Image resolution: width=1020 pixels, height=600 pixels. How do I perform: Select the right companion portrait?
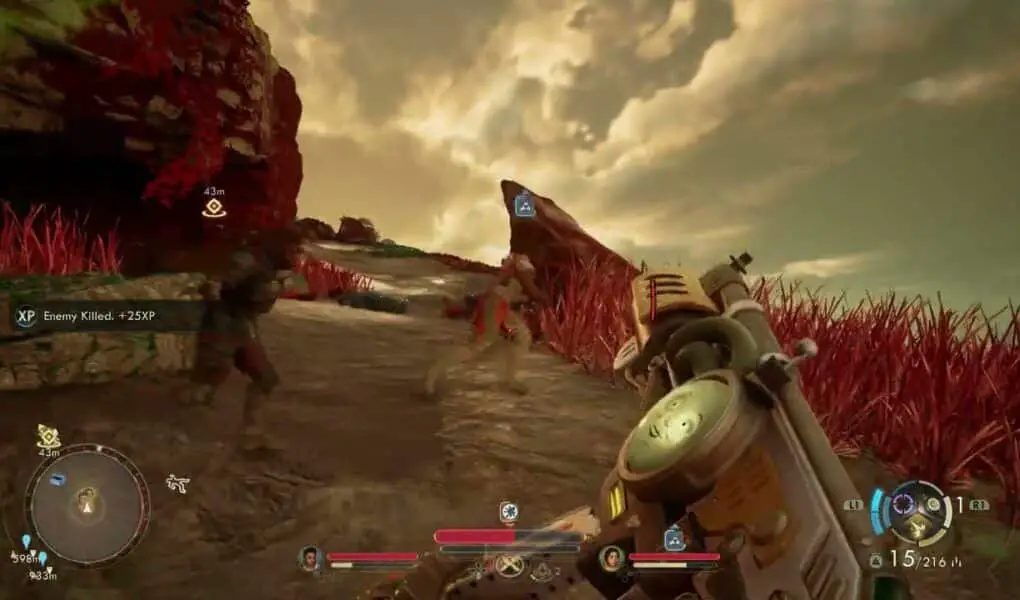(x=611, y=558)
